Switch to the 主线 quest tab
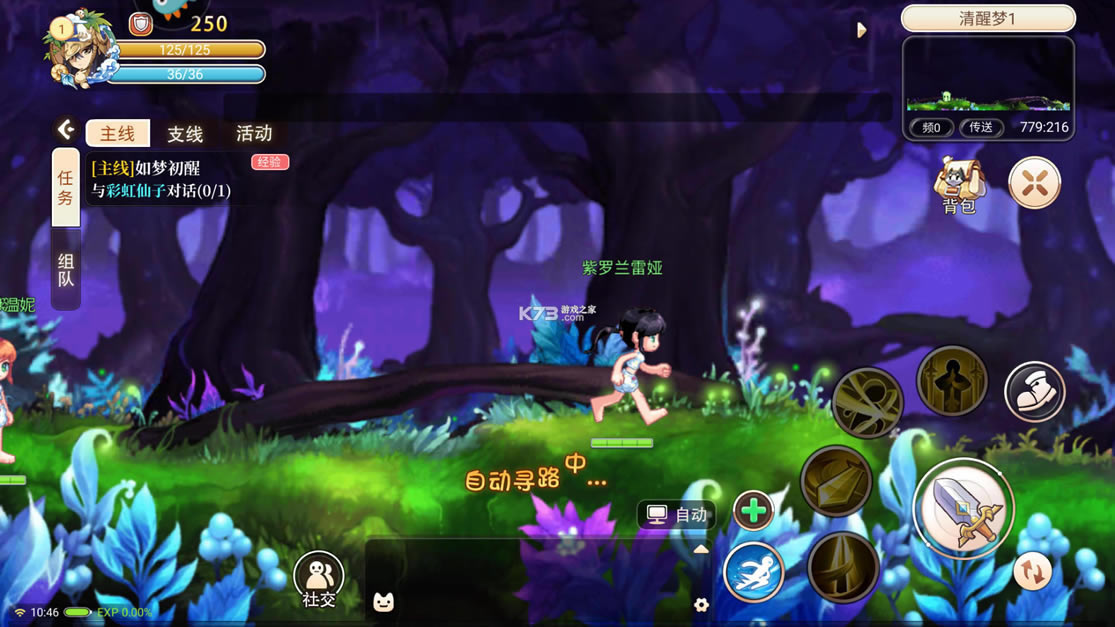Viewport: 1115px width, 627px height. coord(117,134)
